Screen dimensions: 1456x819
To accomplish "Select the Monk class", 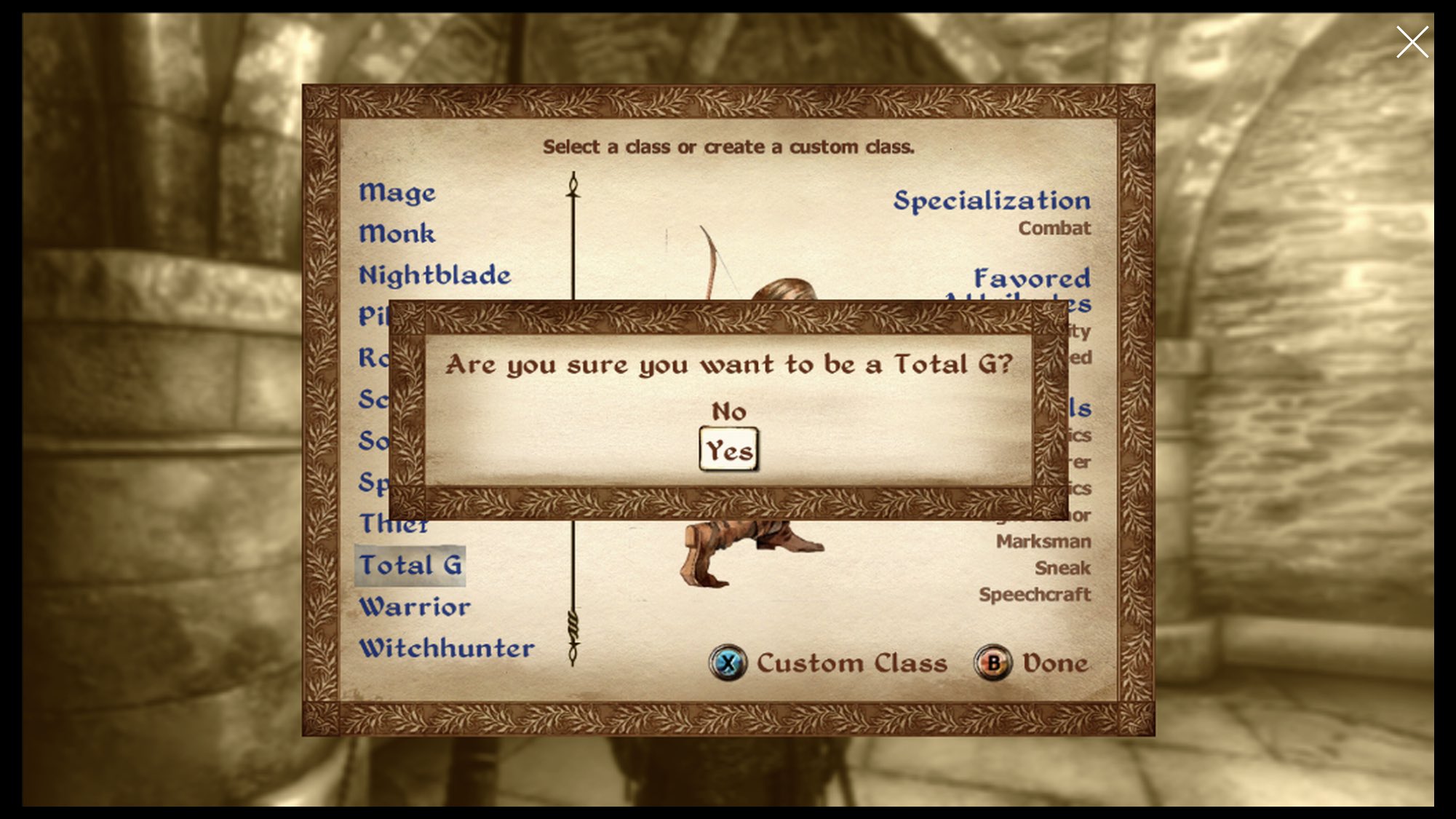I will pos(397,234).
